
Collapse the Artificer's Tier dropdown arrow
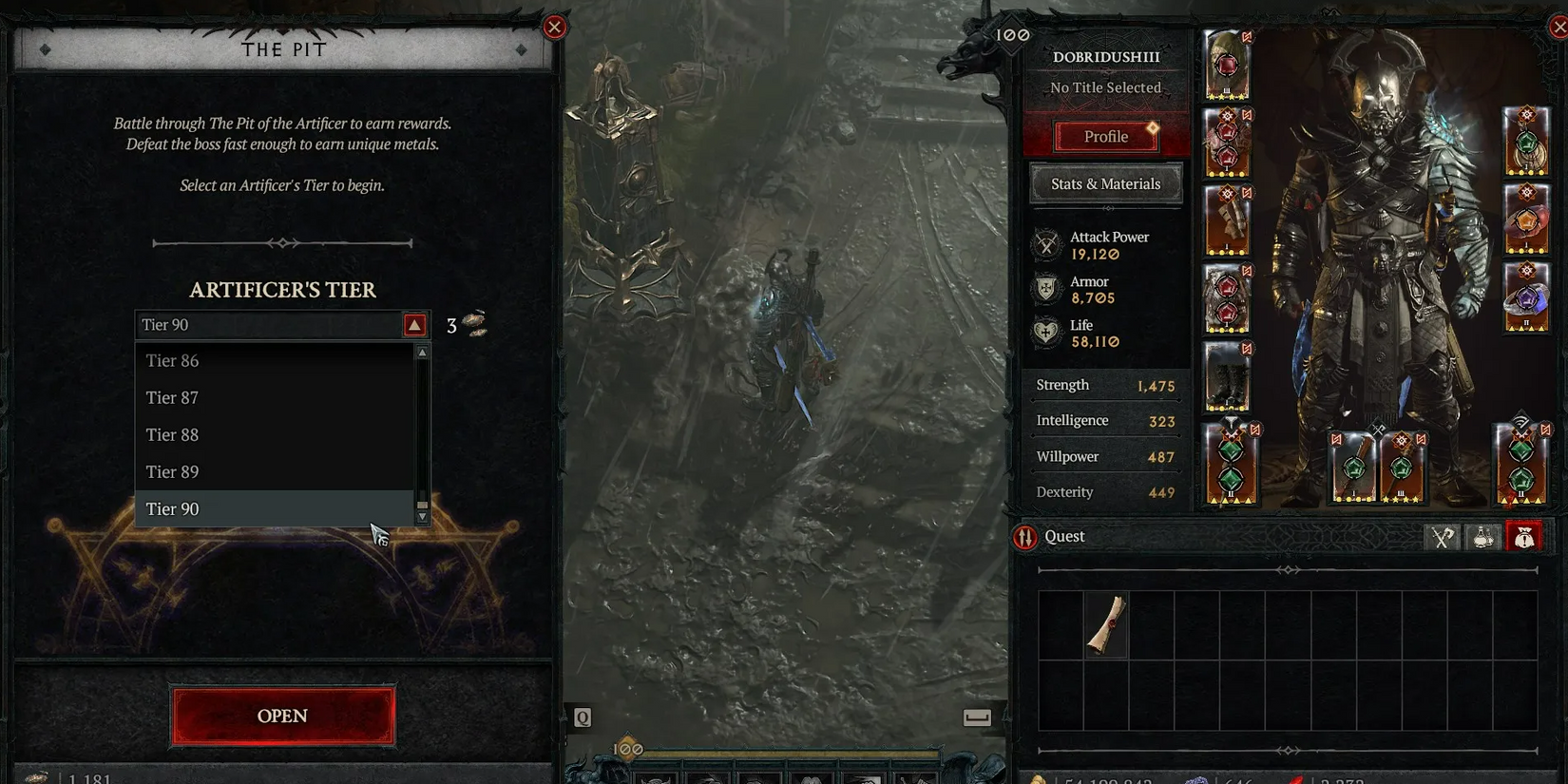tap(414, 326)
